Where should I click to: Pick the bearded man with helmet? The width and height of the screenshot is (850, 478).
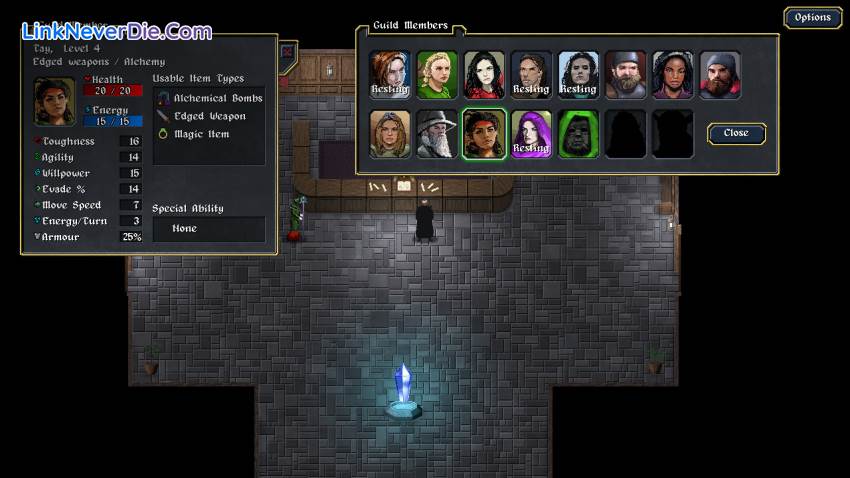point(626,75)
